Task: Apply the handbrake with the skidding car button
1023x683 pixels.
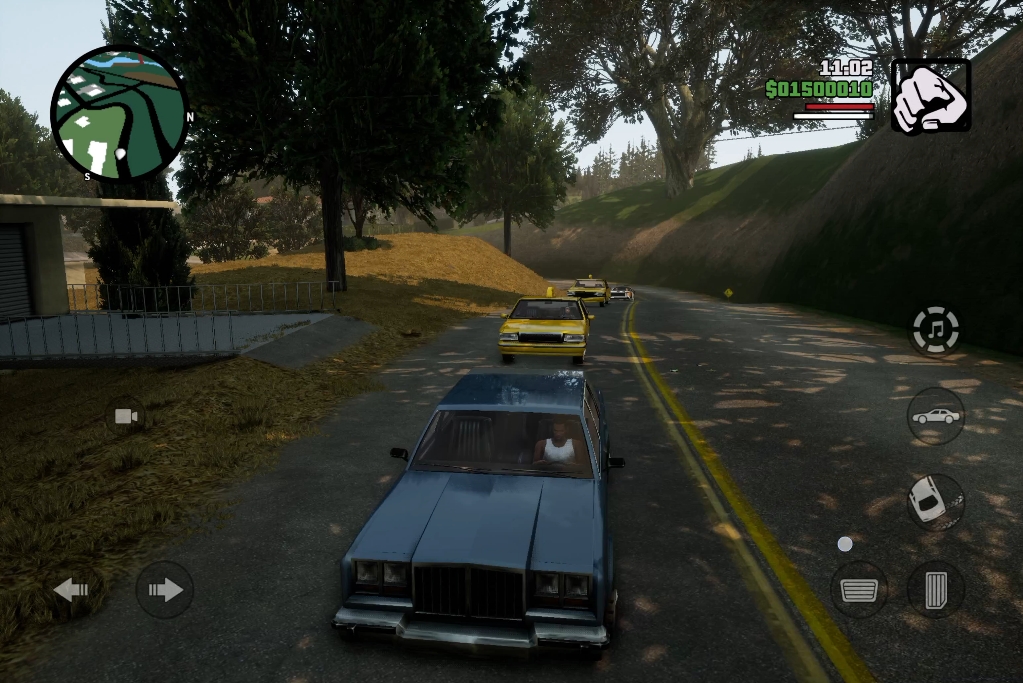Action: (935, 501)
